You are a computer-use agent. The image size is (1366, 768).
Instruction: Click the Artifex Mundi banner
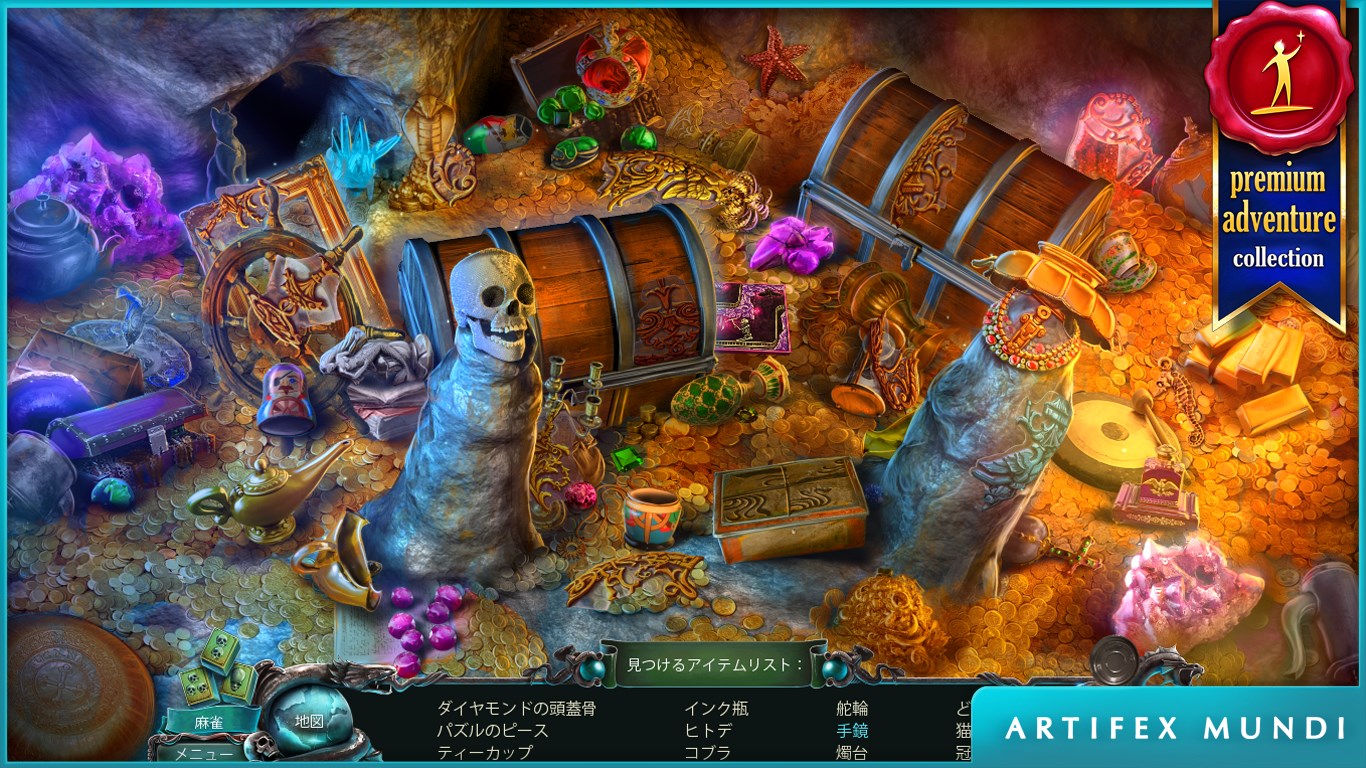point(1175,728)
